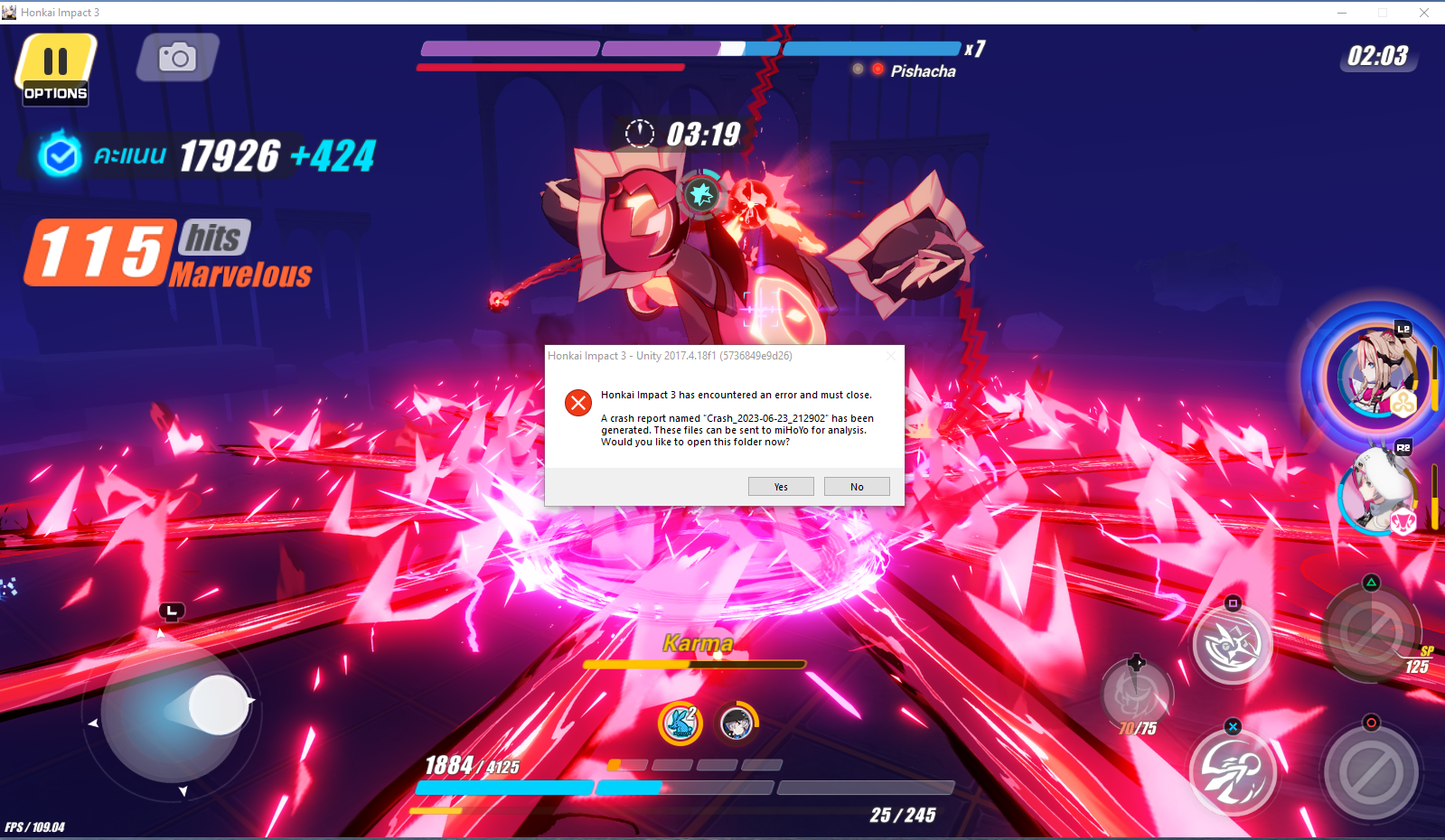Image resolution: width=1445 pixels, height=840 pixels.
Task: Close the Unity crash report dialog
Action: 893,356
